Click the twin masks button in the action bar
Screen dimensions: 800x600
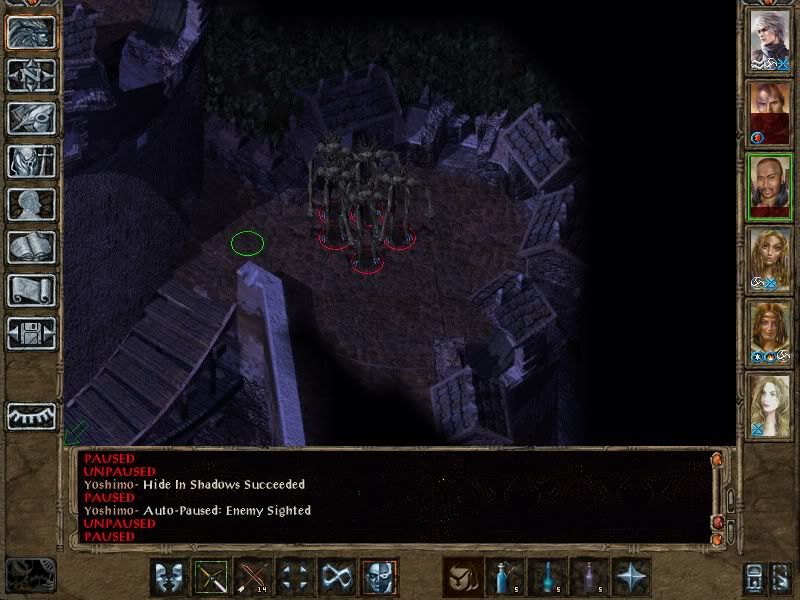tap(169, 577)
